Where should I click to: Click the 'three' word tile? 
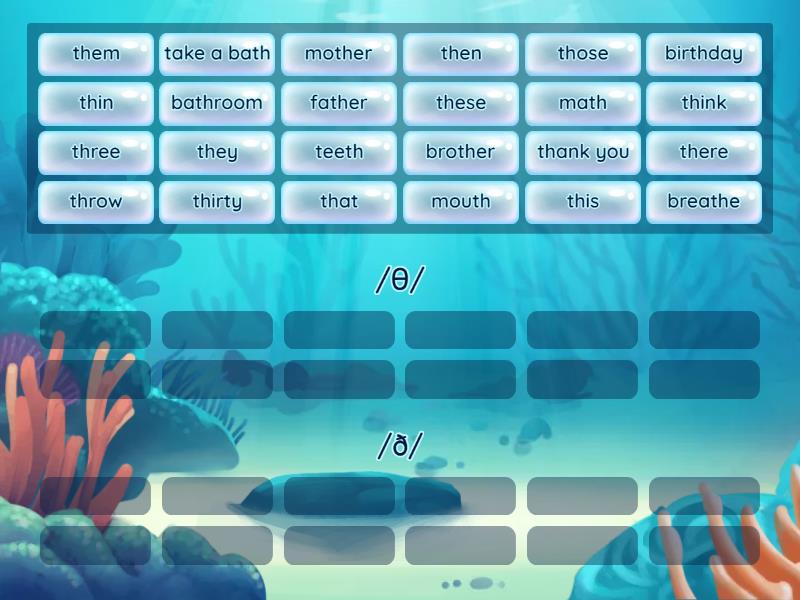96,152
